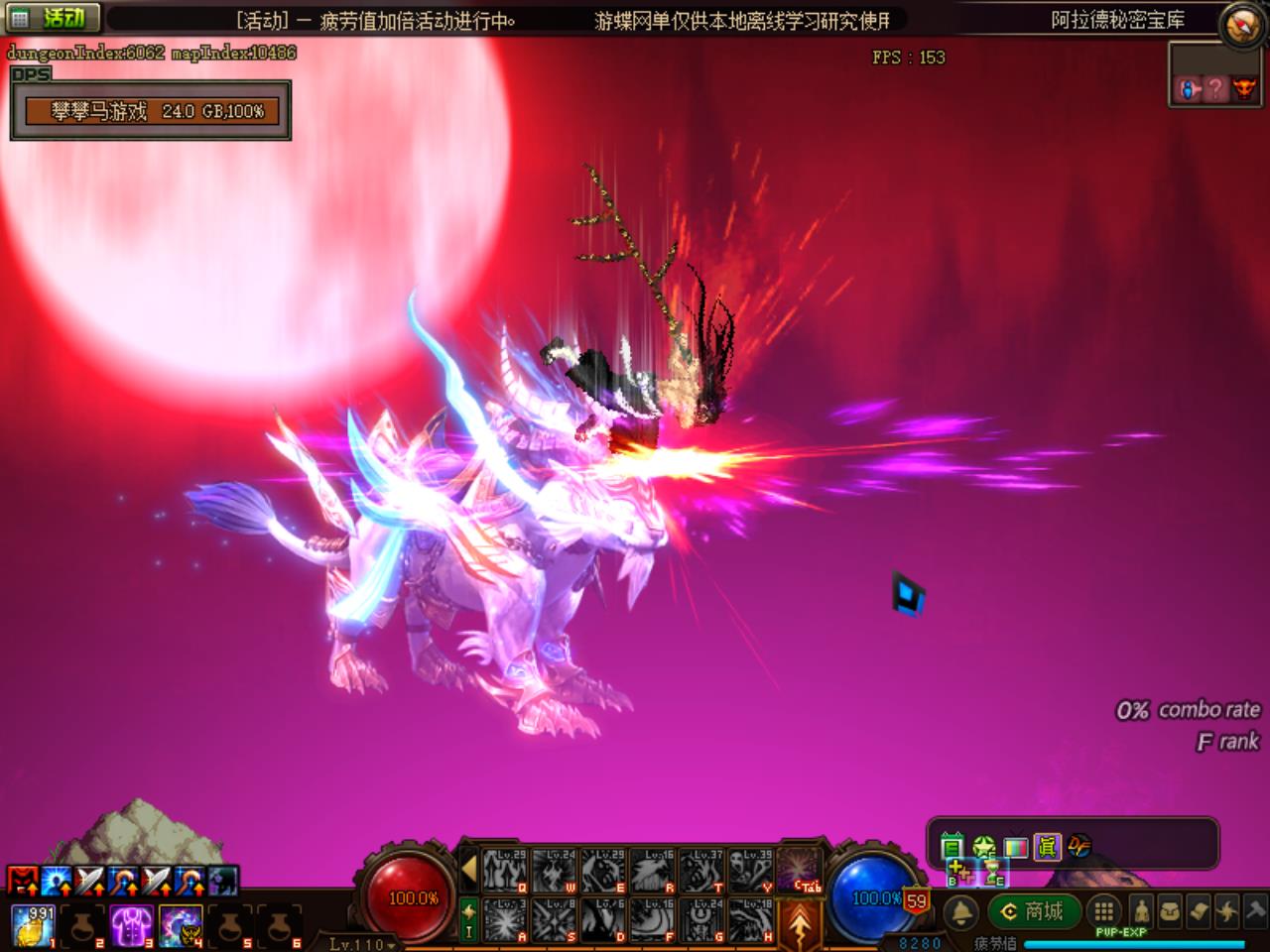Activate the awakening skill on Tab
The height and width of the screenshot is (952, 1270).
[800, 870]
